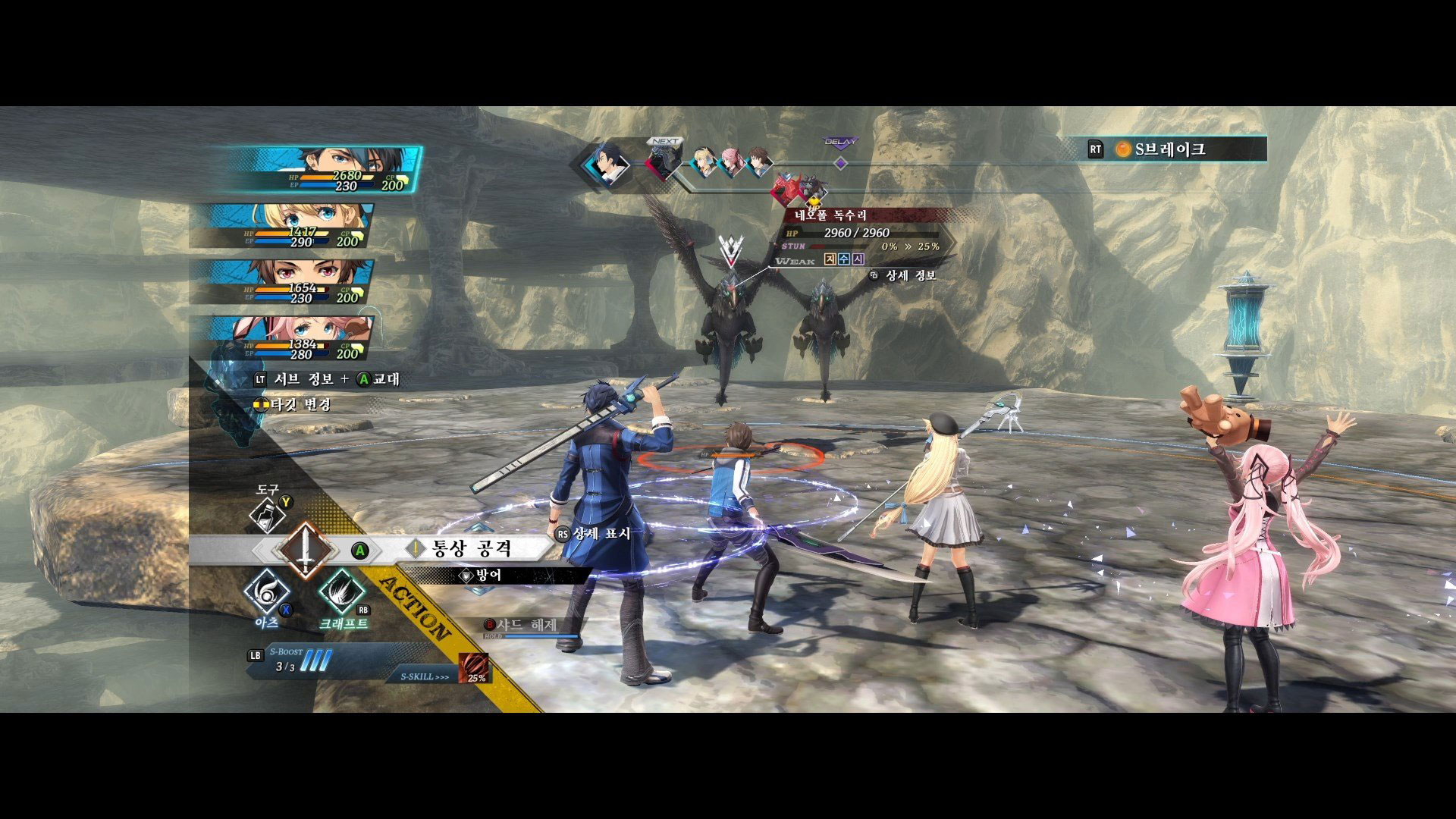This screenshot has width=1456, height=819.
Task: Select the blonde girl's party portrait
Action: pyautogui.click(x=303, y=226)
